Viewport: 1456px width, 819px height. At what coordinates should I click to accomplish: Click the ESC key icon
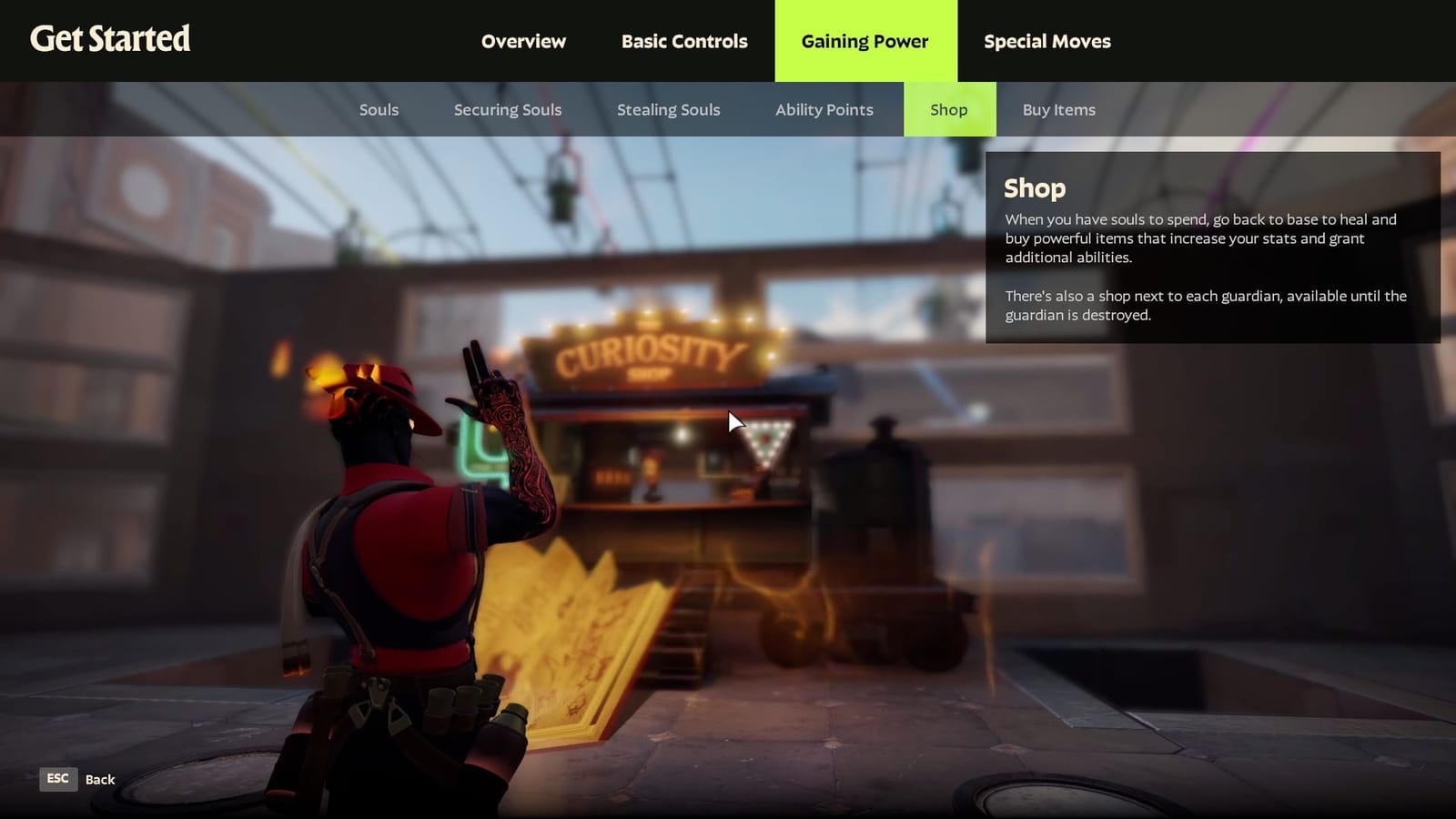(x=57, y=779)
